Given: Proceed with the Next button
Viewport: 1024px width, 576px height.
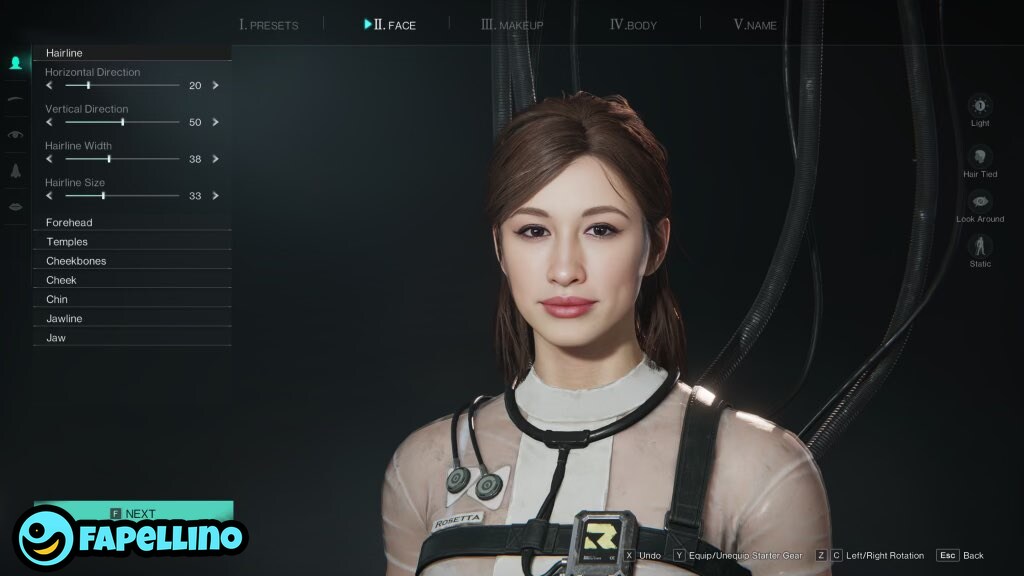Looking at the screenshot, I should pyautogui.click(x=133, y=513).
